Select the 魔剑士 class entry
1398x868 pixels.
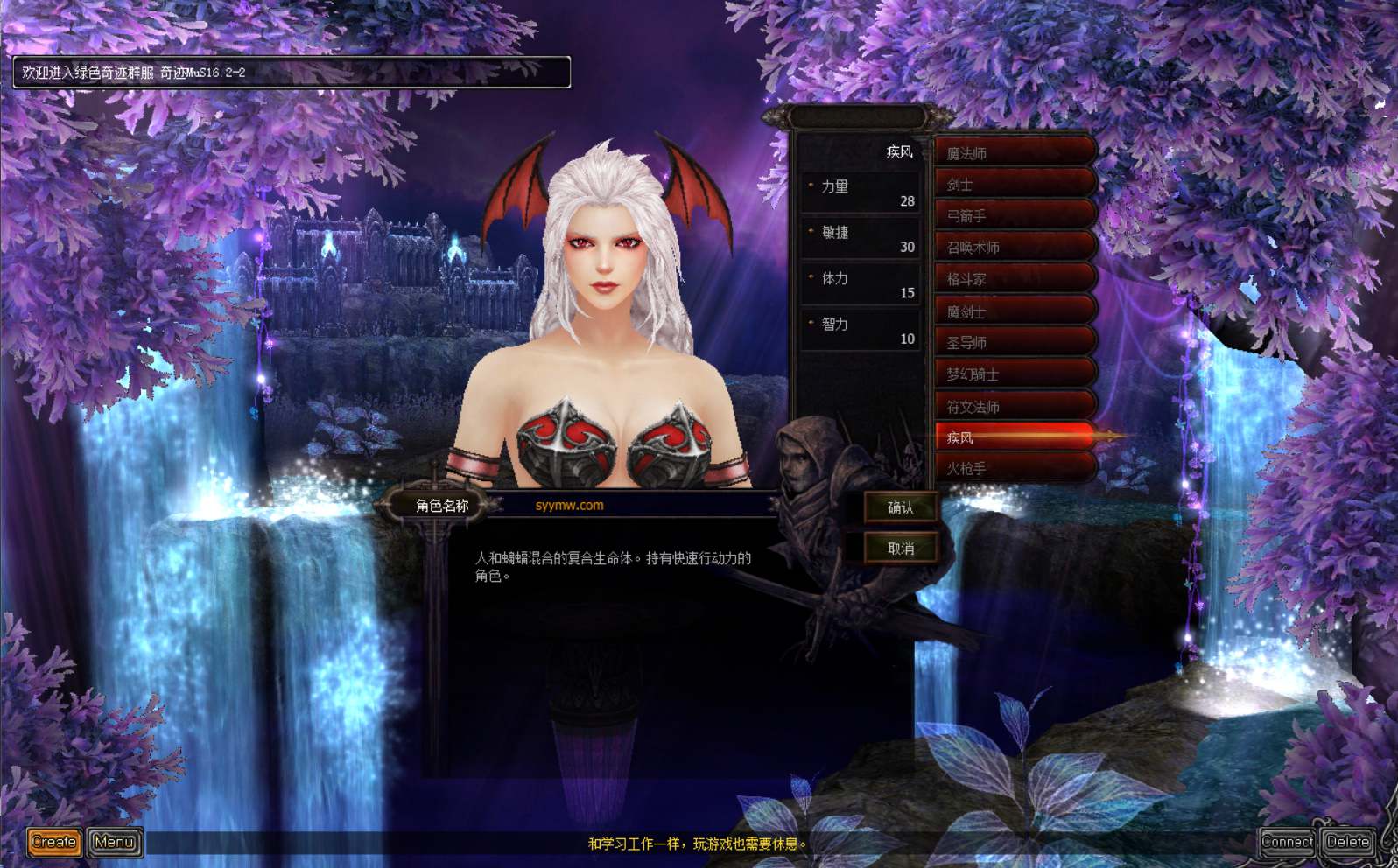[1014, 311]
